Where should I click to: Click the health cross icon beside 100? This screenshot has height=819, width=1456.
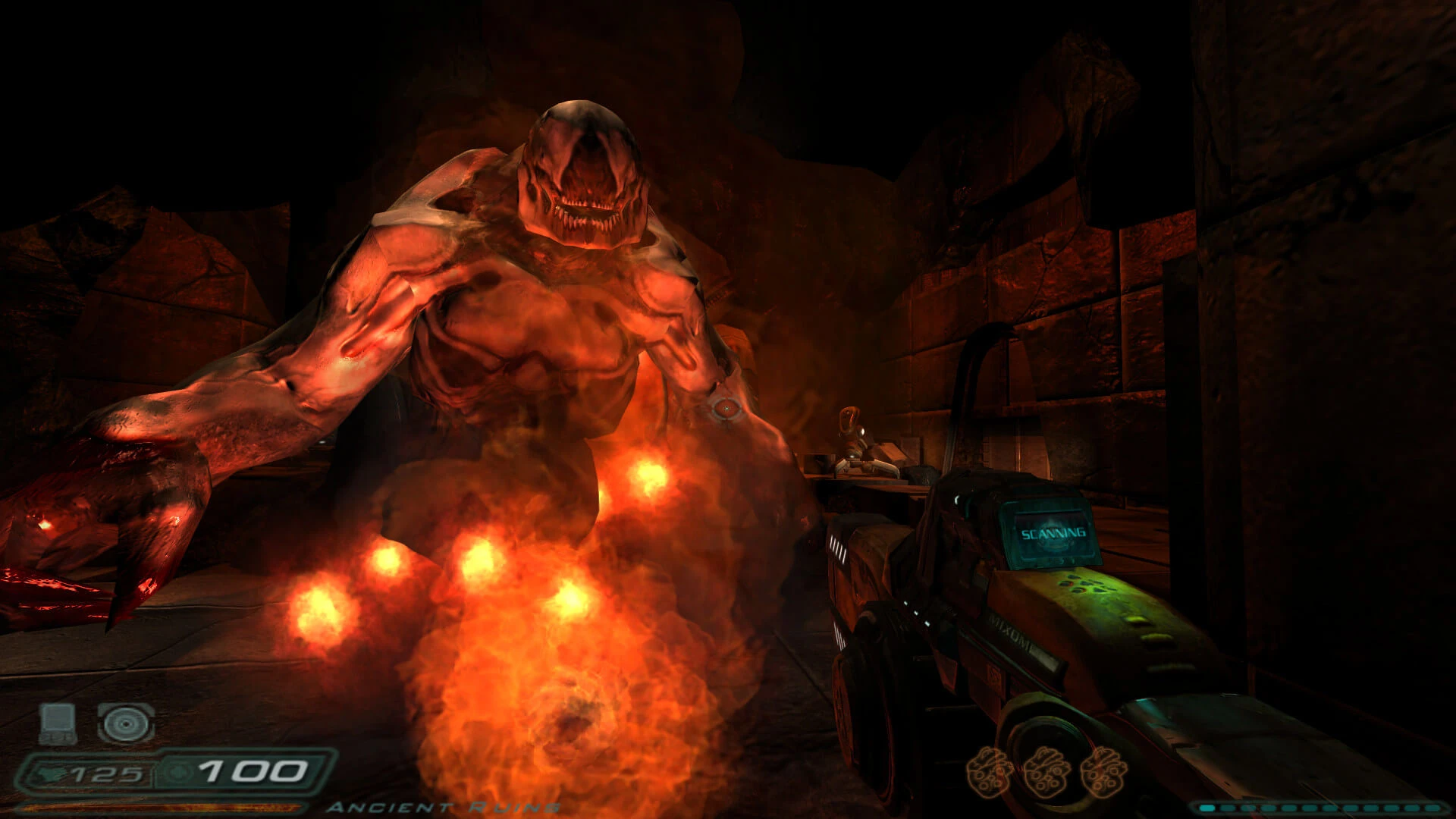click(178, 772)
